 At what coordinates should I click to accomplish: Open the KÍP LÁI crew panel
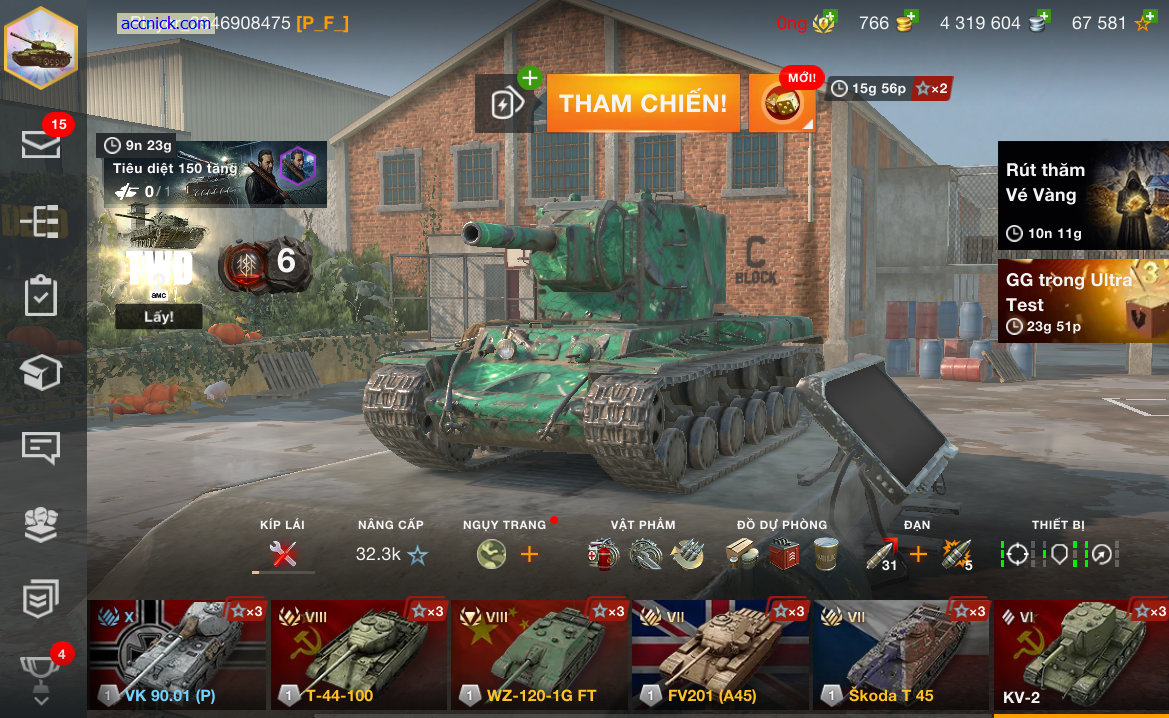point(283,553)
